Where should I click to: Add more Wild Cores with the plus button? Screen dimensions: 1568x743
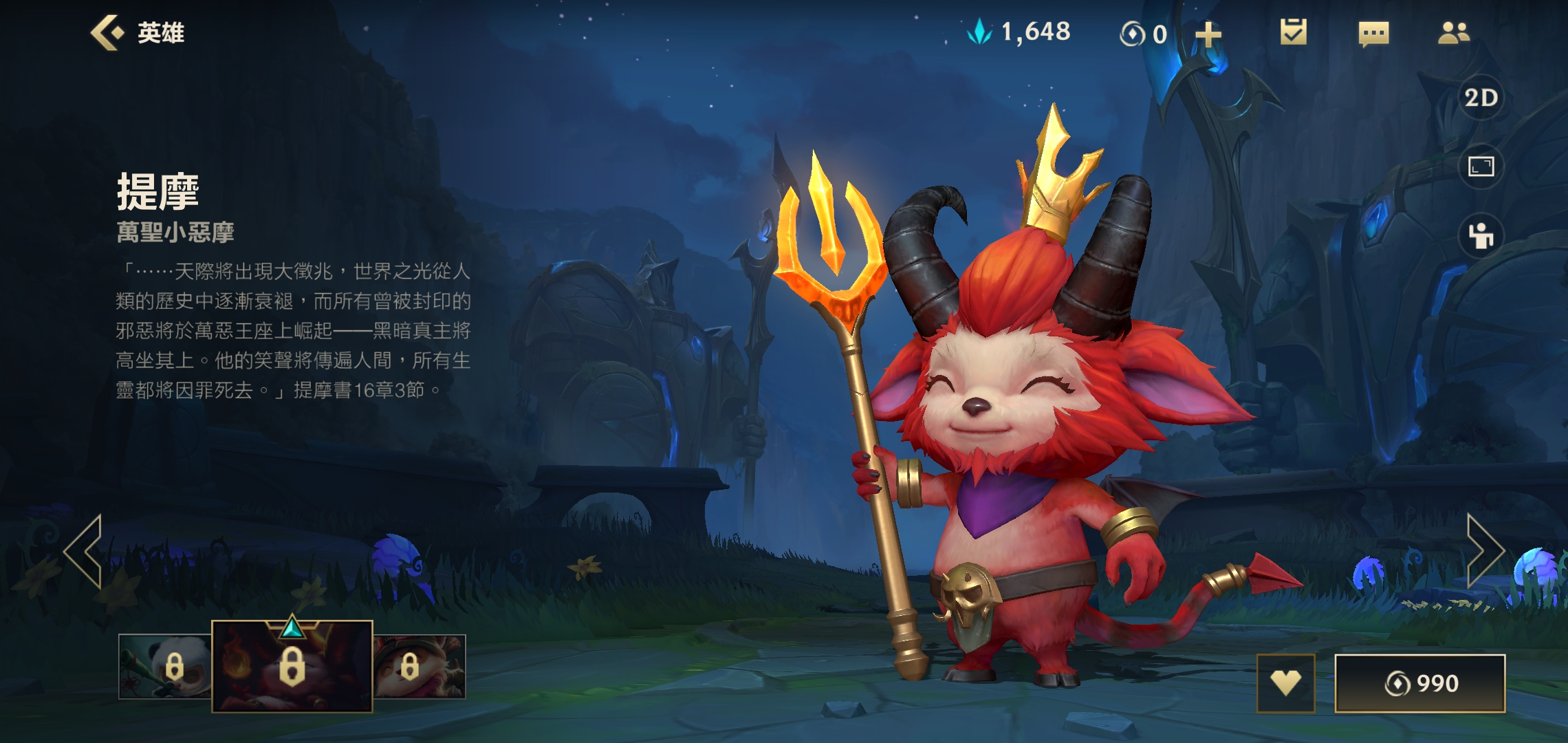1208,34
